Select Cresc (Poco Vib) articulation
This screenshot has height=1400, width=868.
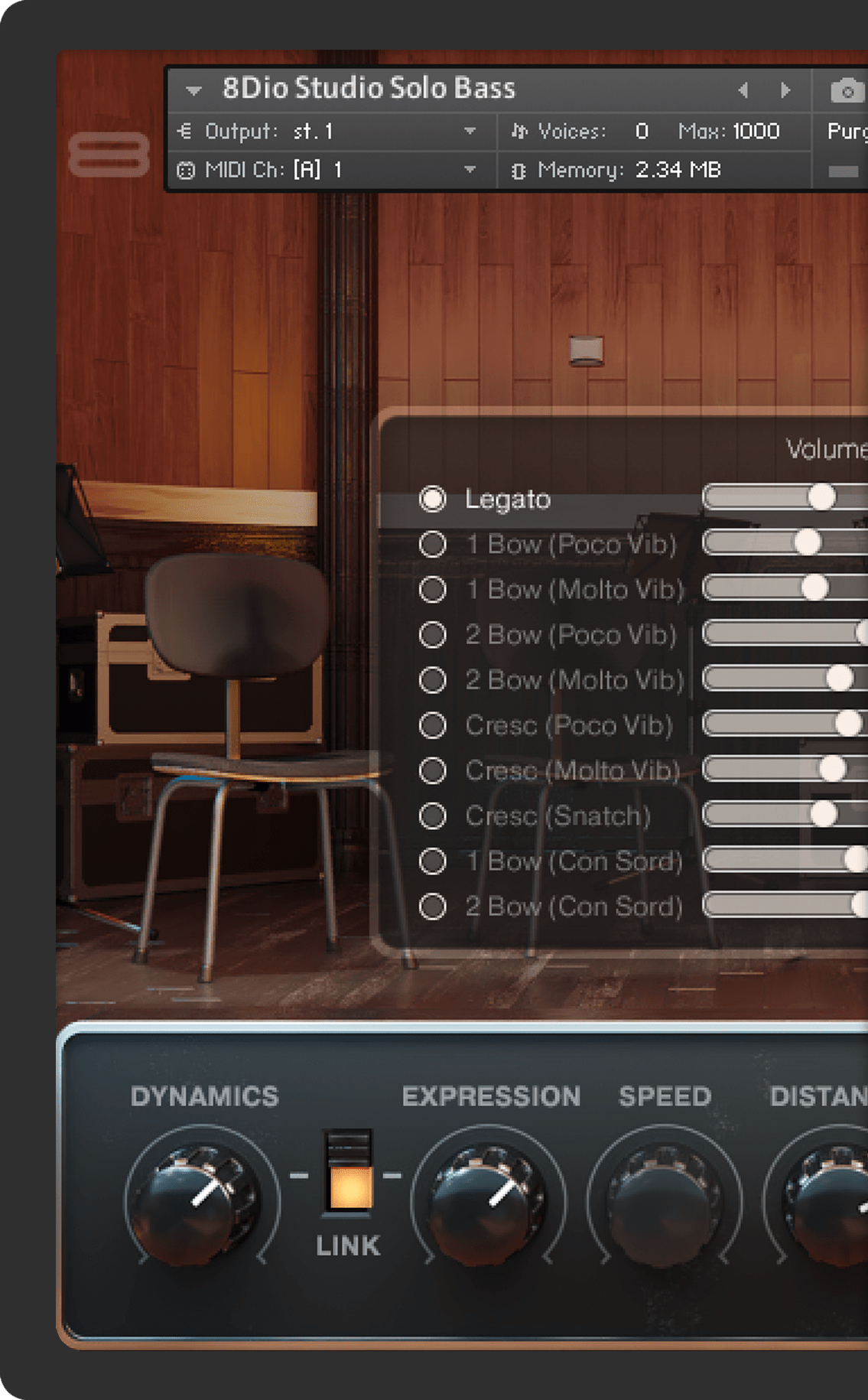coord(433,725)
